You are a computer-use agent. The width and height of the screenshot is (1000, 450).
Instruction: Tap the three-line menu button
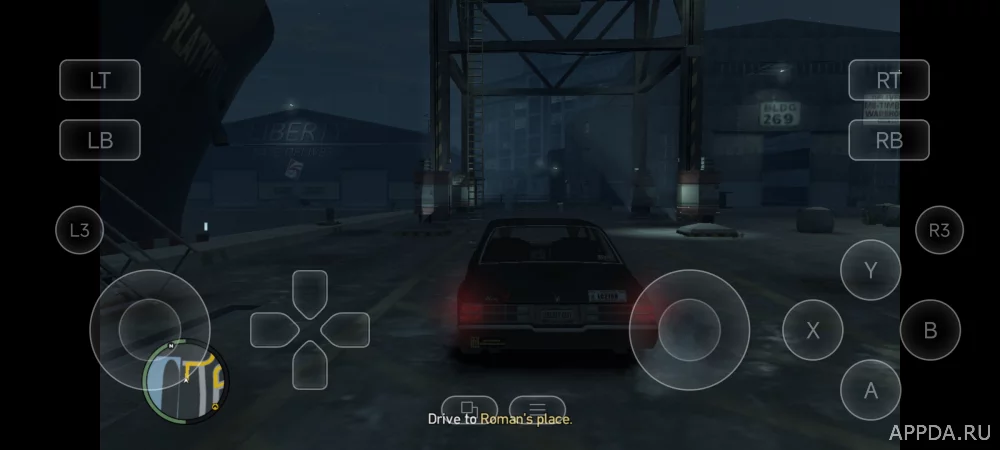537,407
